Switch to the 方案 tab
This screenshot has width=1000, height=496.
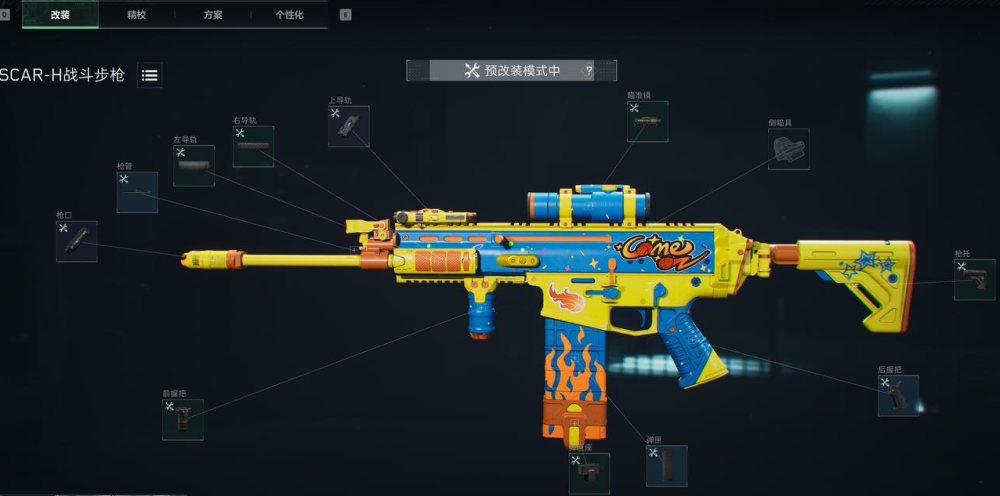pos(212,15)
